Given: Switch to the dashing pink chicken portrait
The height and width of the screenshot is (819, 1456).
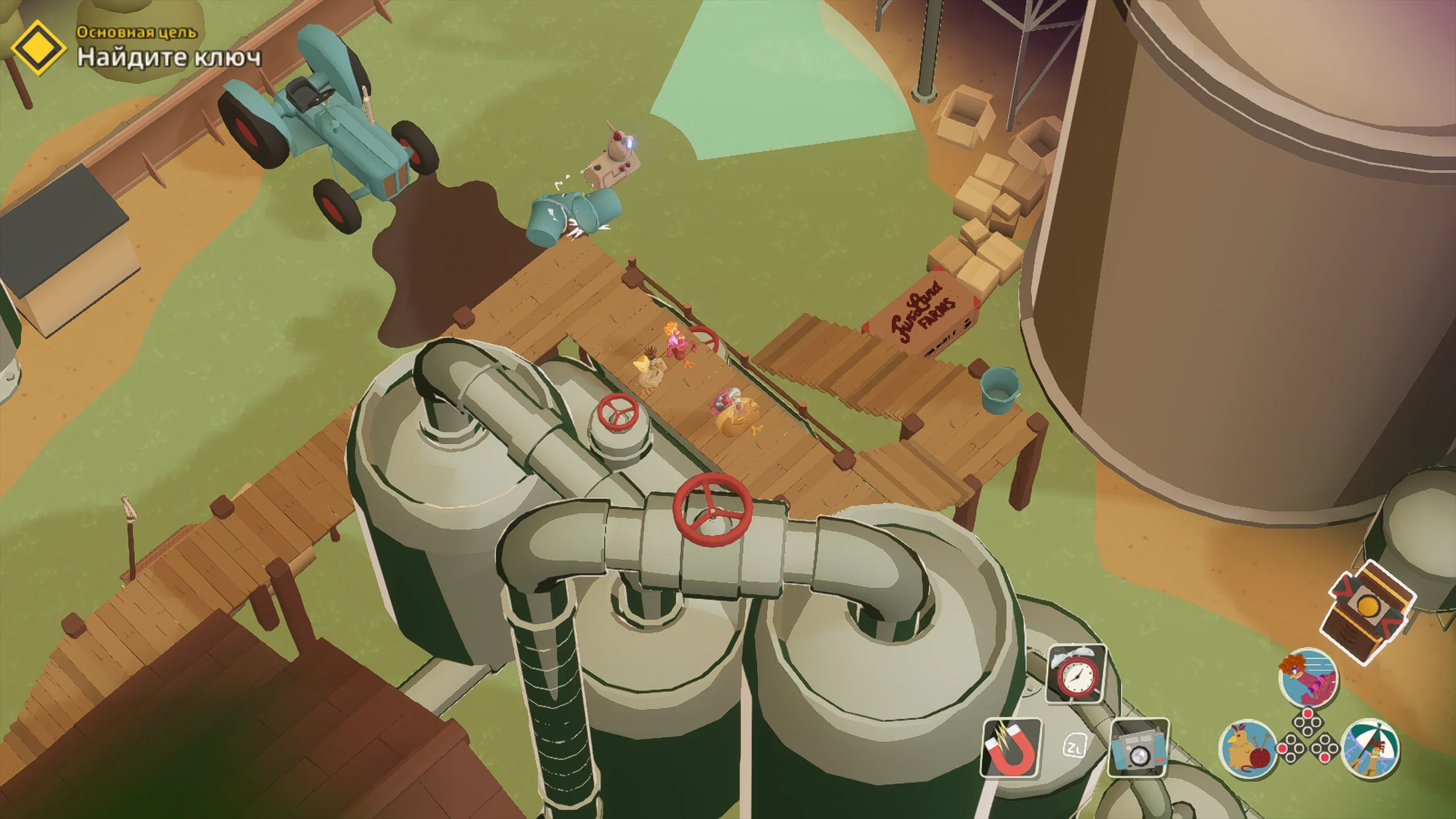Looking at the screenshot, I should click(1308, 678).
